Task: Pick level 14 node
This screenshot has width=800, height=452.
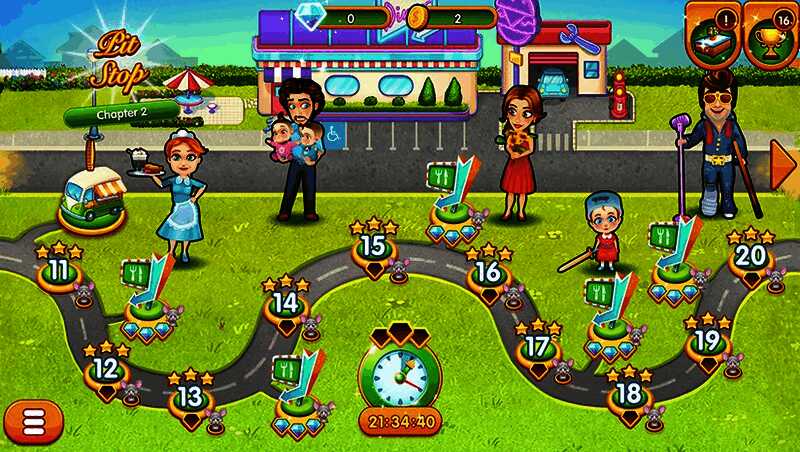Action: (x=286, y=303)
